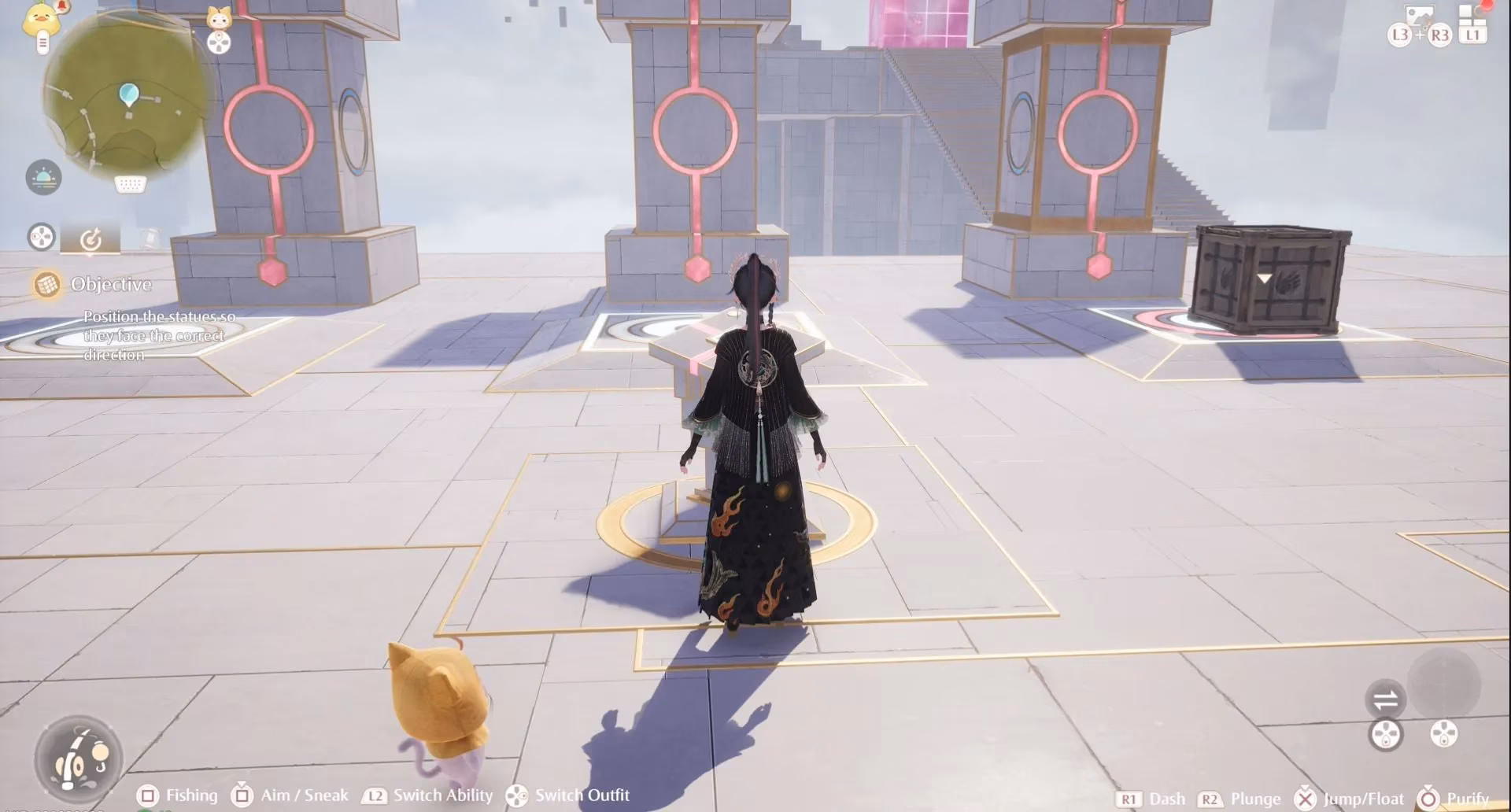Image resolution: width=1511 pixels, height=812 pixels.
Task: Toggle the swap-arrows control mode icon
Action: coord(1387,699)
